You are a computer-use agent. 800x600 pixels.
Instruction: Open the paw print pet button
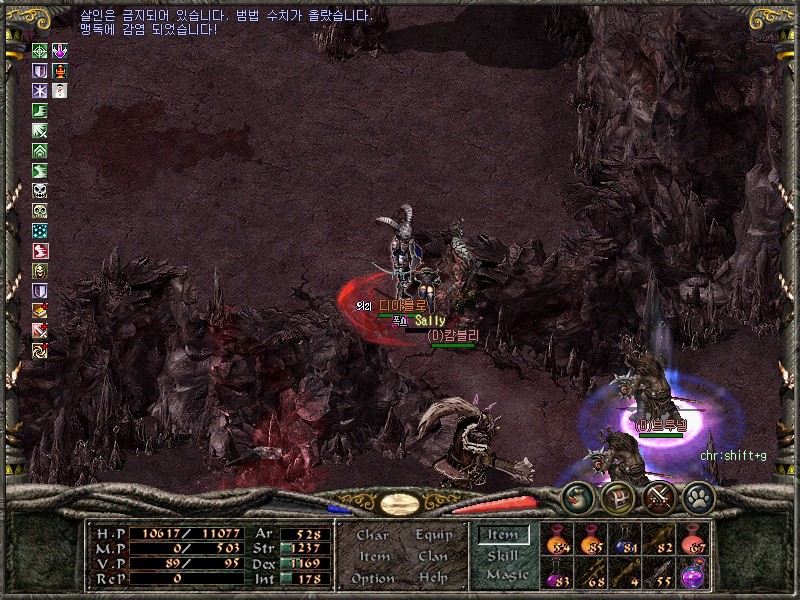(696, 497)
